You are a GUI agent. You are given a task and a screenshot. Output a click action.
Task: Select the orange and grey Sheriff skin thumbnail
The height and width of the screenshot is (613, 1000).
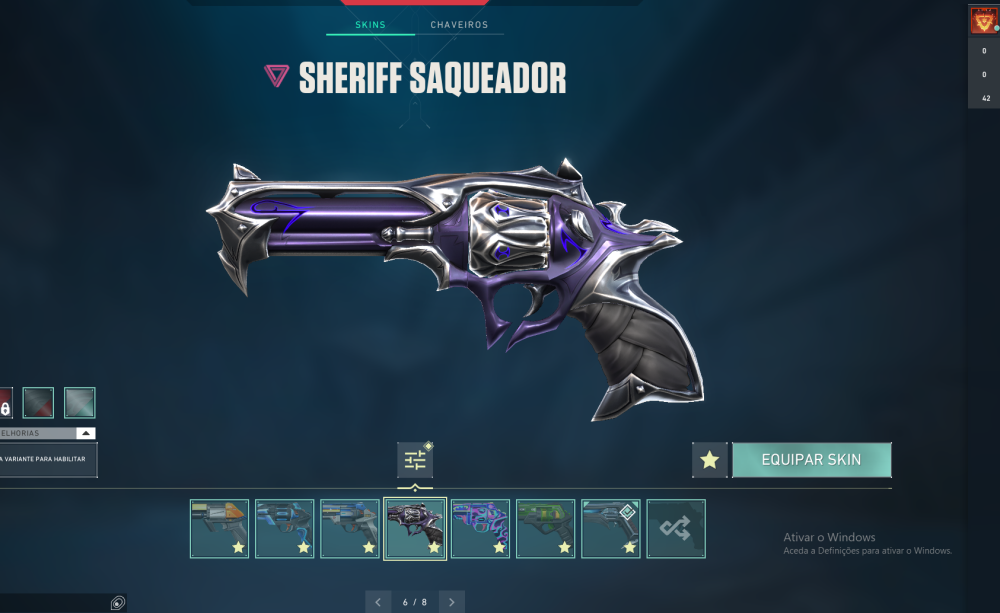tap(220, 529)
